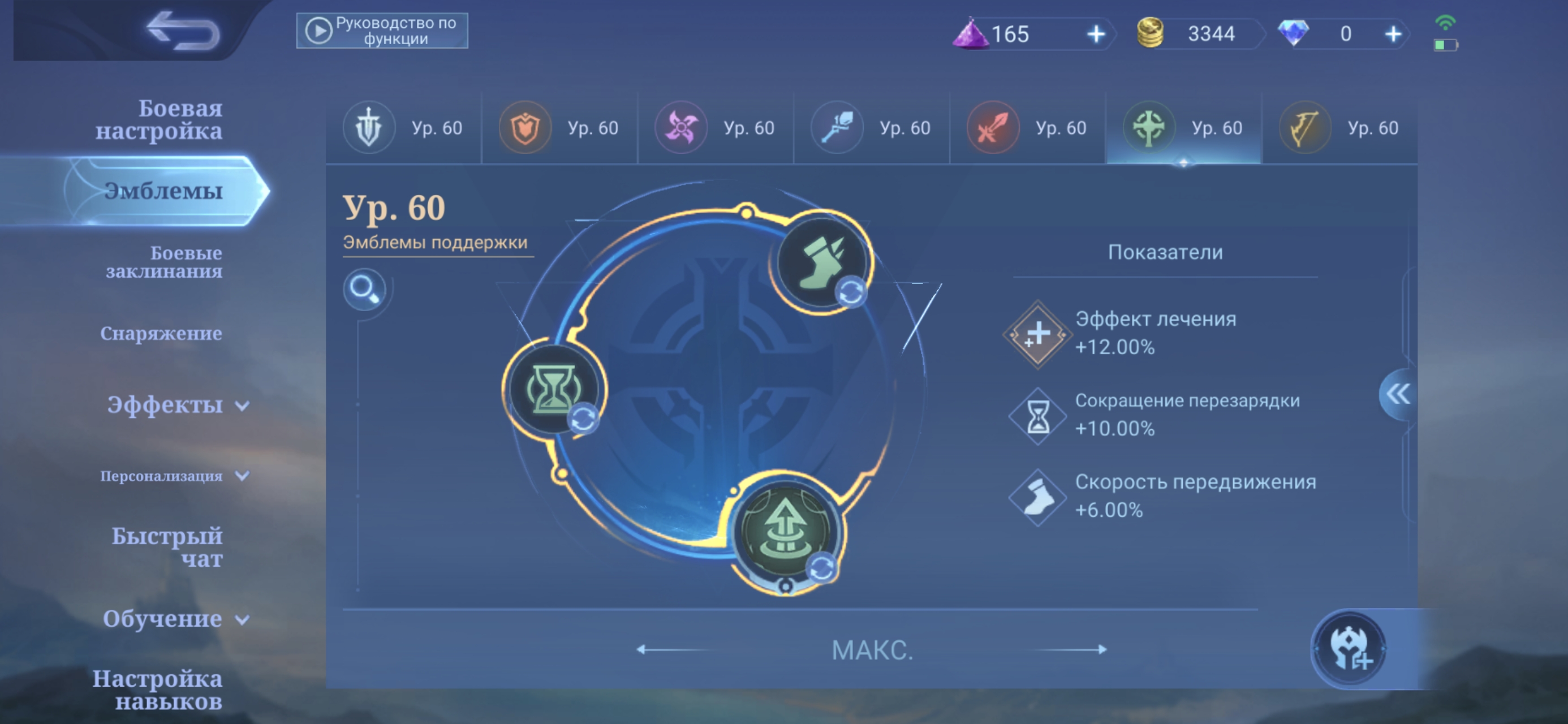Open the Снаряжение menu entry
The height and width of the screenshot is (724, 1568).
[x=161, y=333]
